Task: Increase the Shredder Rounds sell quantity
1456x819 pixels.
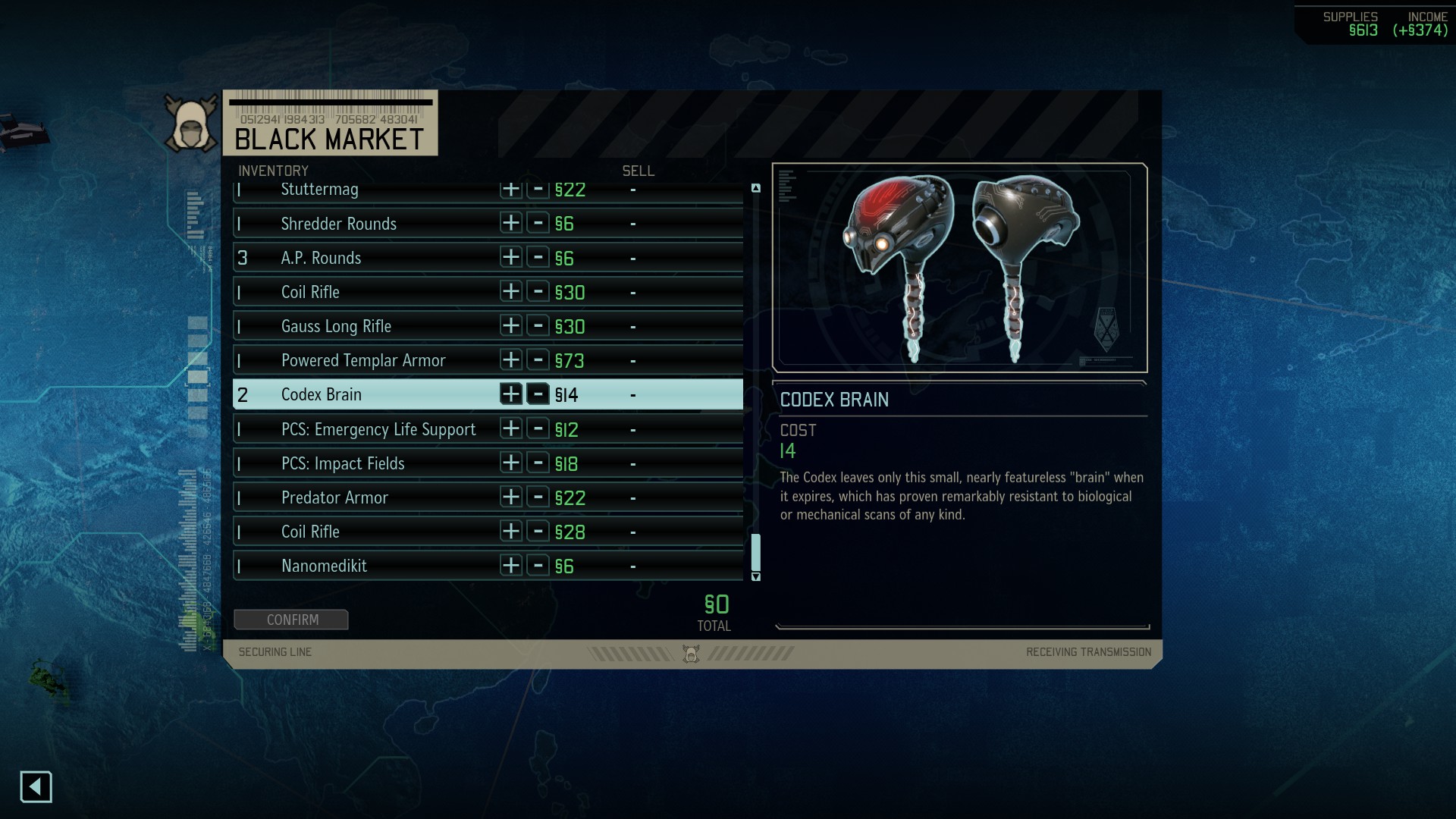Action: coord(512,223)
